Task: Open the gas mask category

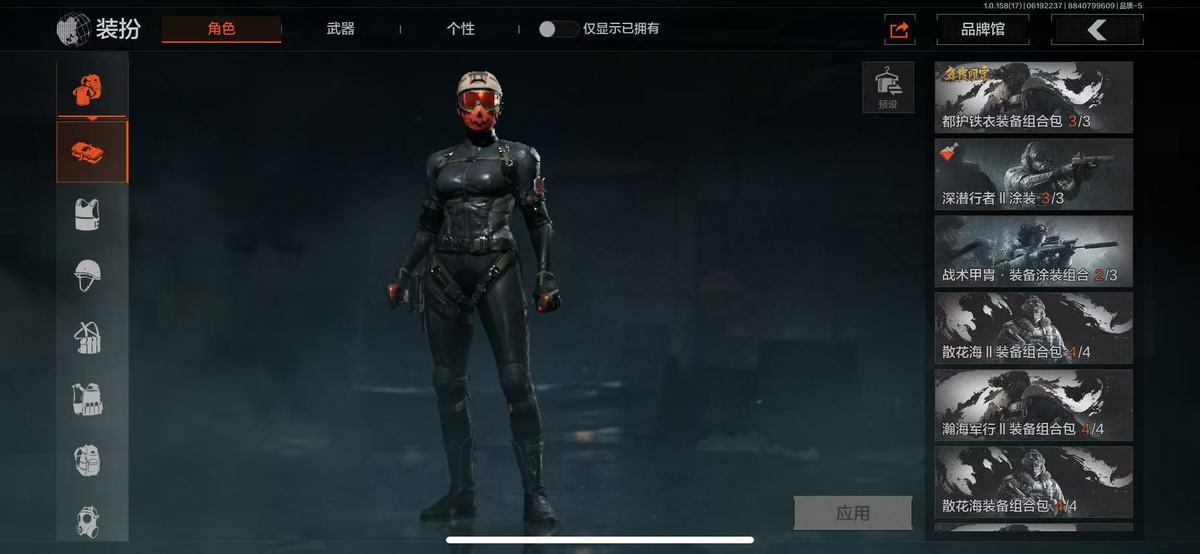Action: pyautogui.click(x=88, y=520)
